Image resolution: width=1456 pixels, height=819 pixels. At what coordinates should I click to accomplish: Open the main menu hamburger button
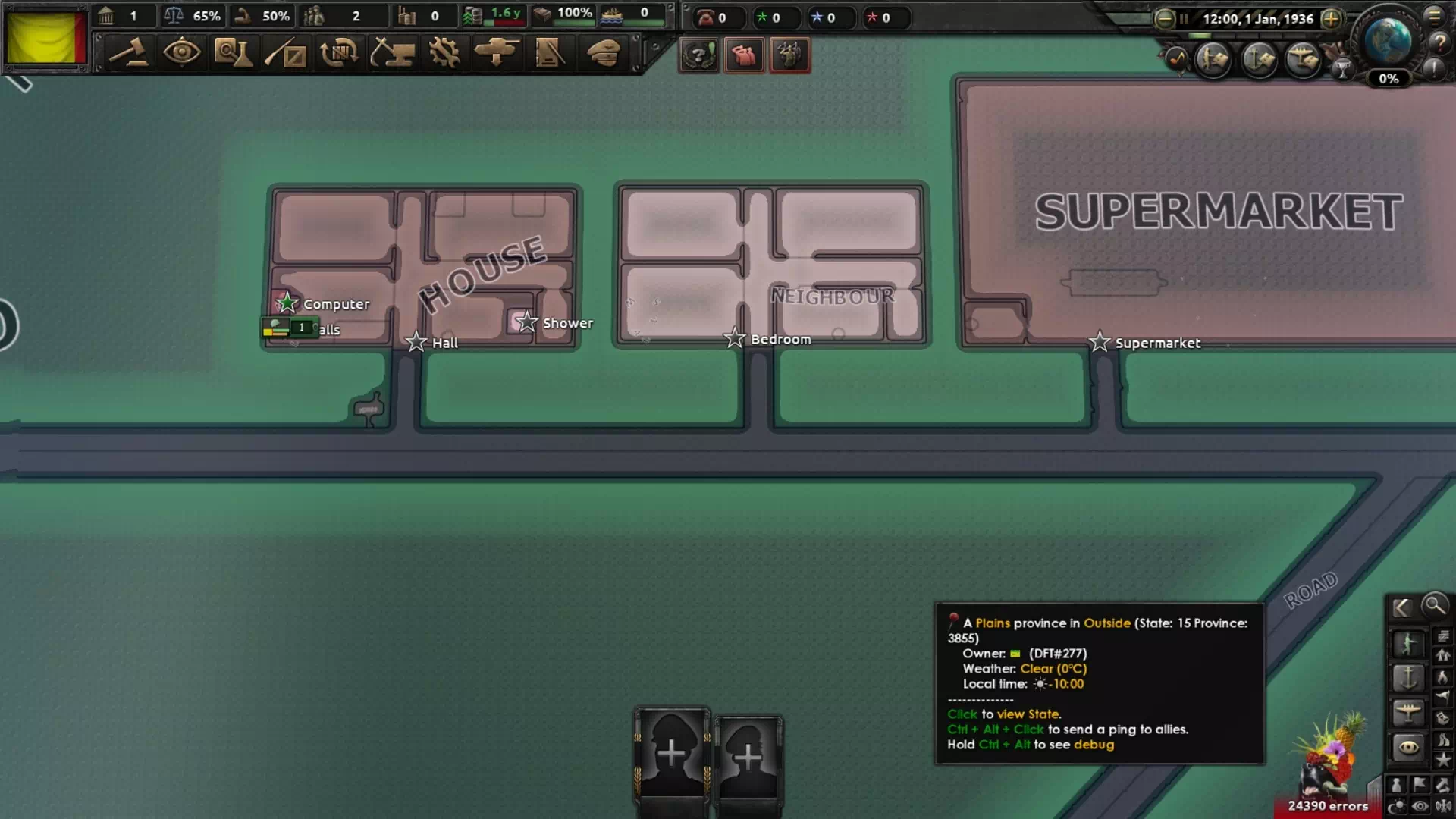(x=1434, y=16)
